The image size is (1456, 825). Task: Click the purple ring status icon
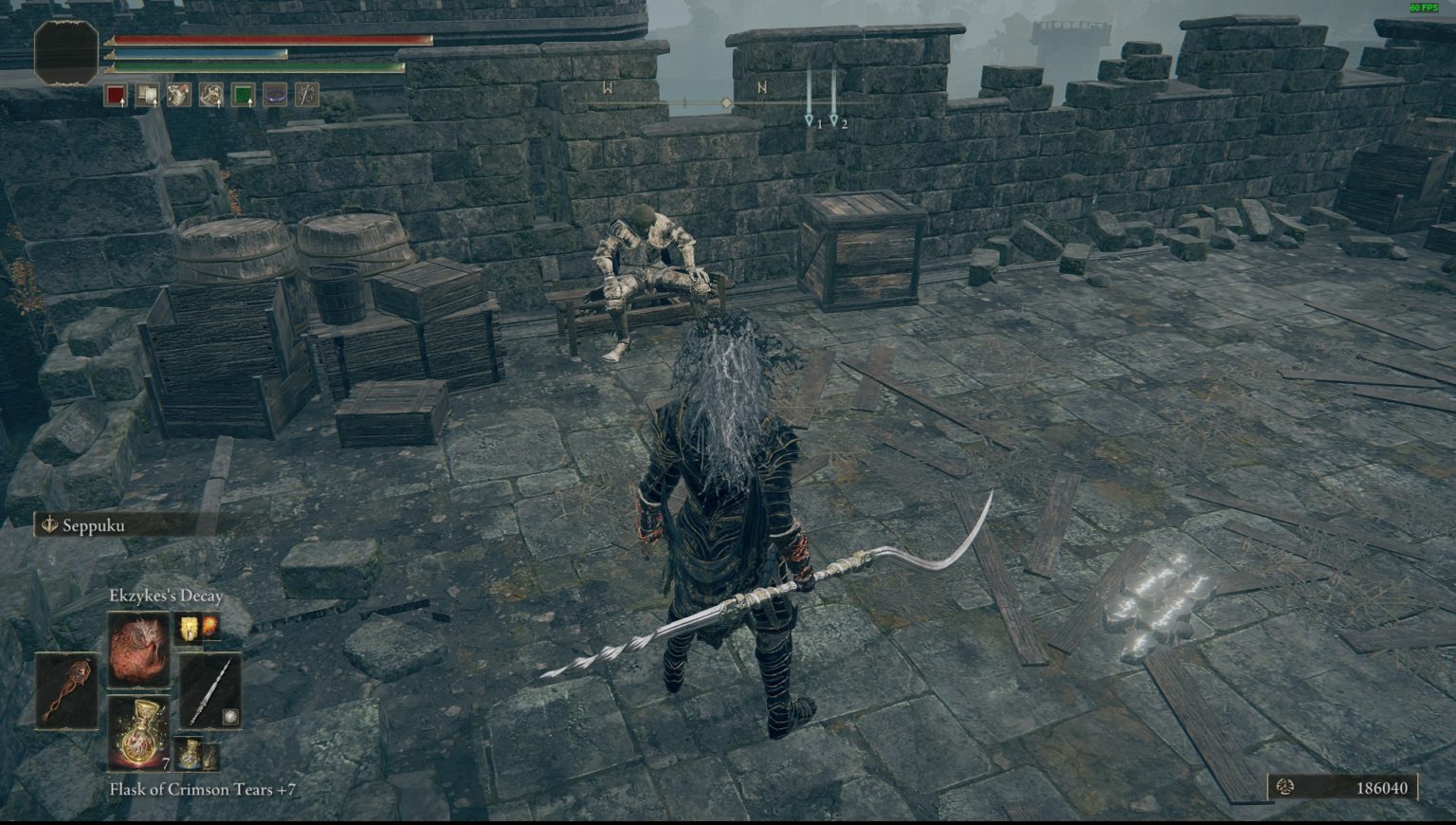(x=275, y=95)
